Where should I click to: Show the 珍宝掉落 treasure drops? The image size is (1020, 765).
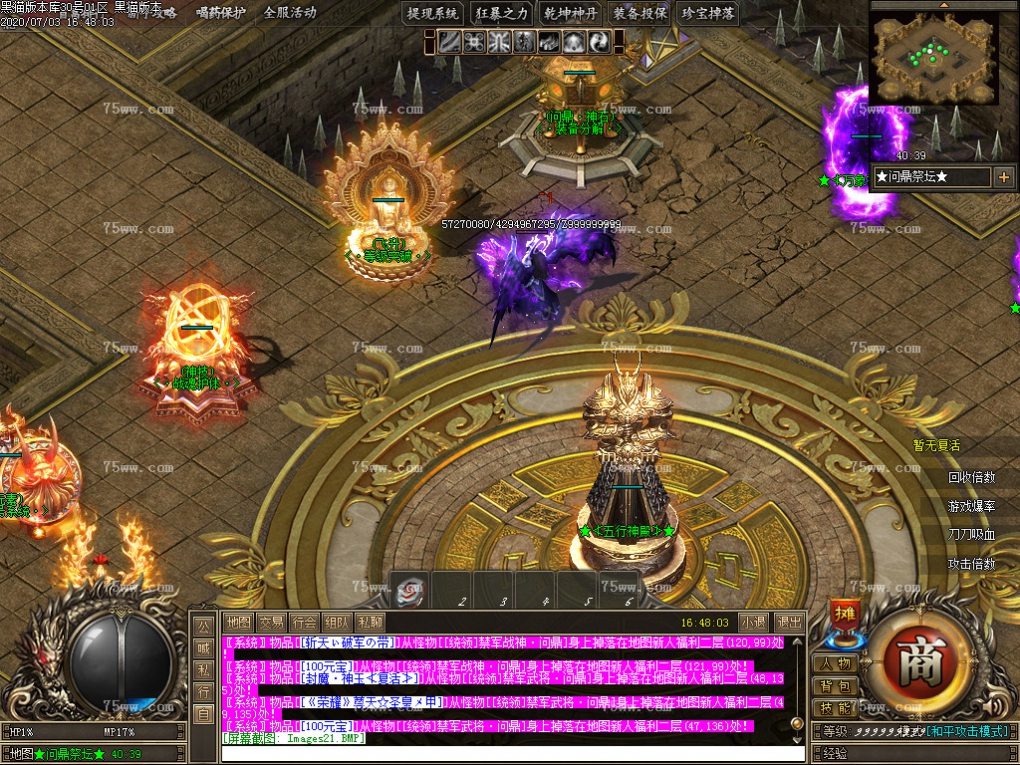(708, 13)
